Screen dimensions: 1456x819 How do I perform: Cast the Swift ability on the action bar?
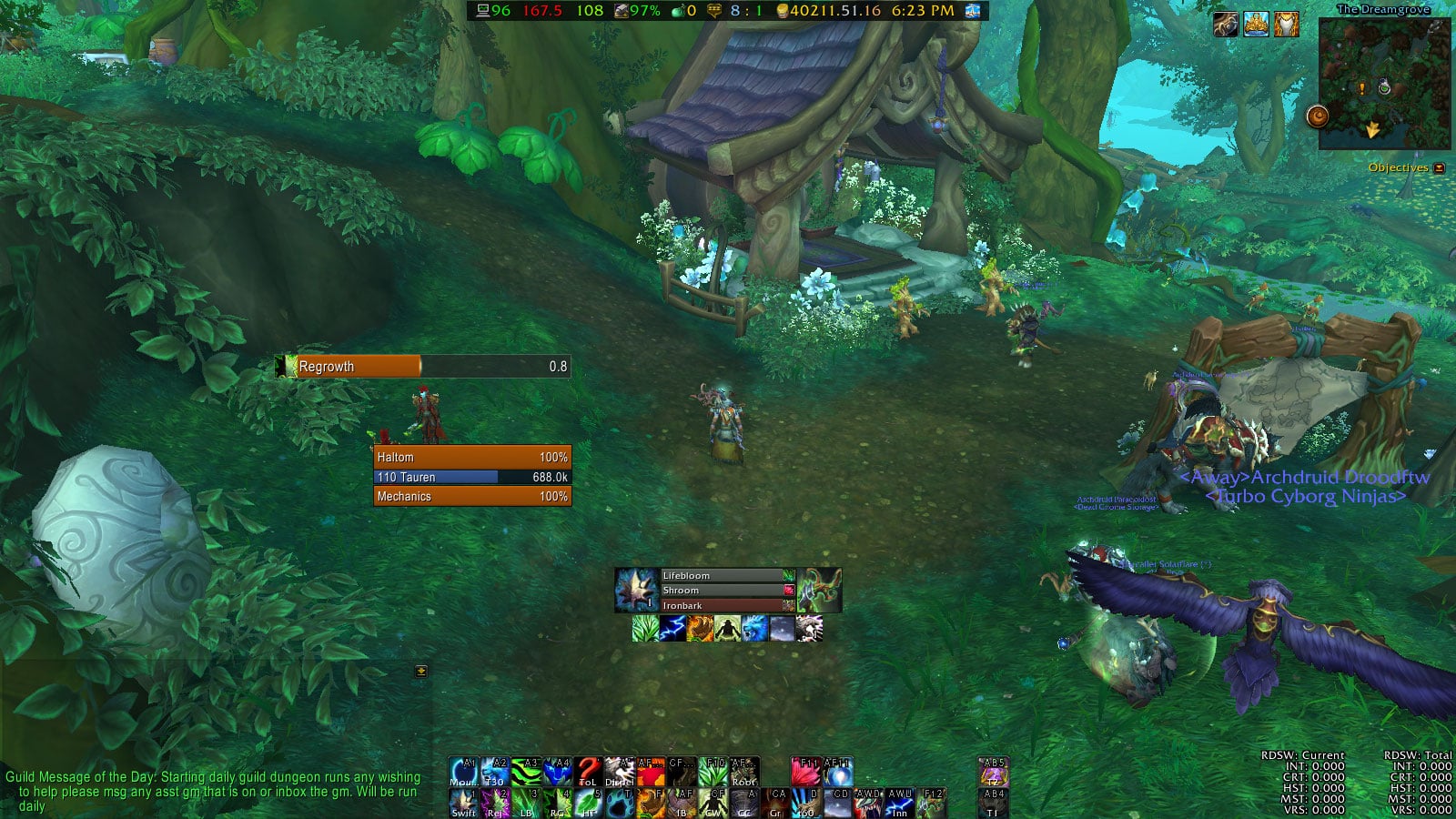coord(463,803)
